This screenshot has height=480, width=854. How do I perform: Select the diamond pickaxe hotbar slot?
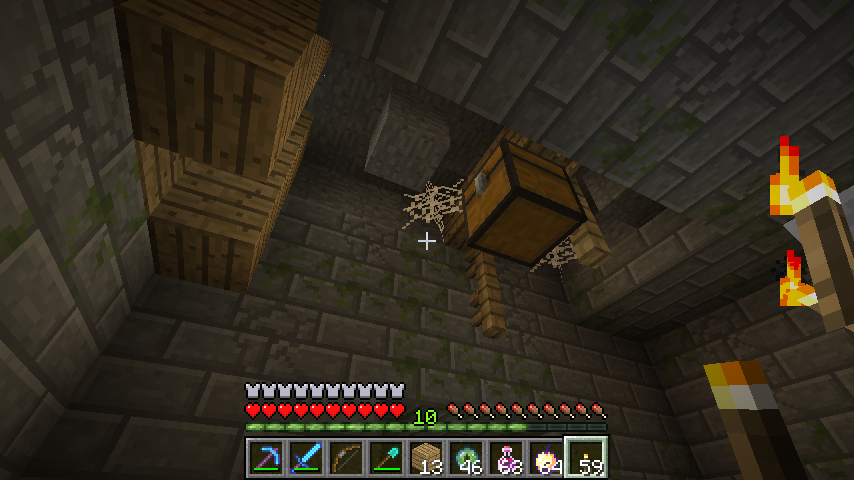coord(266,458)
